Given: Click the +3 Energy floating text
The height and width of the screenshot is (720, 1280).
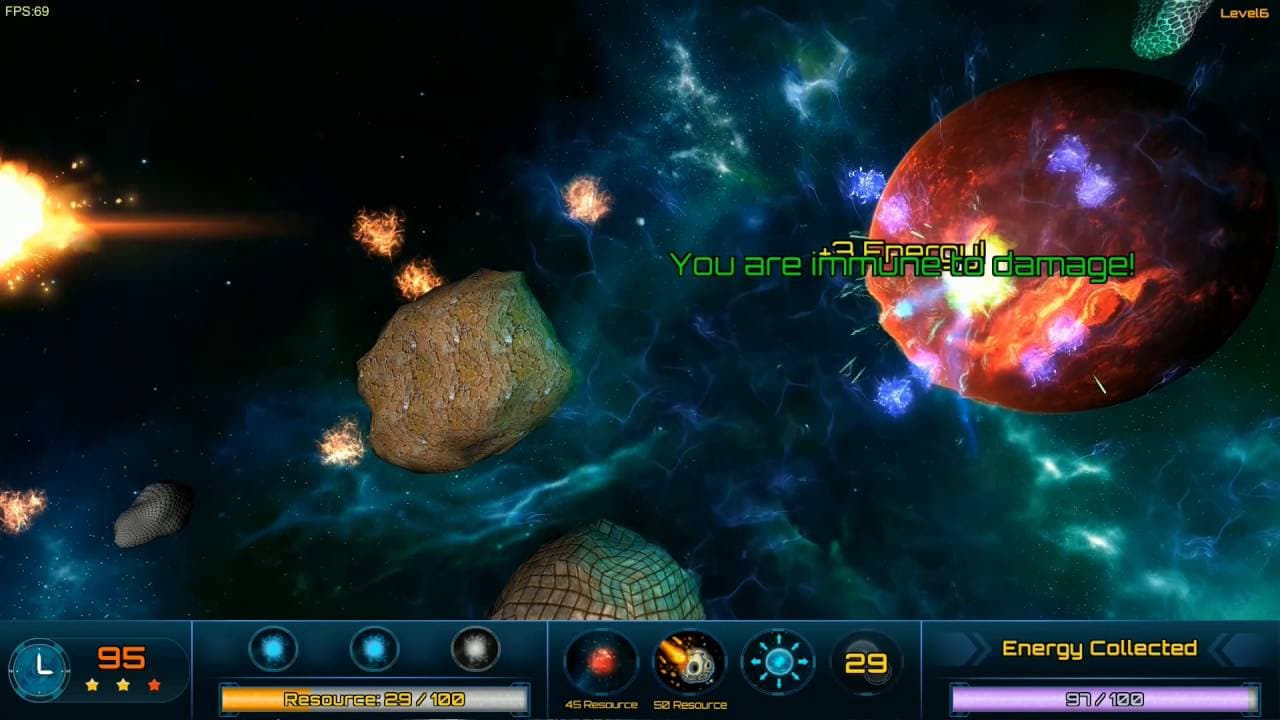Looking at the screenshot, I should coord(903,248).
